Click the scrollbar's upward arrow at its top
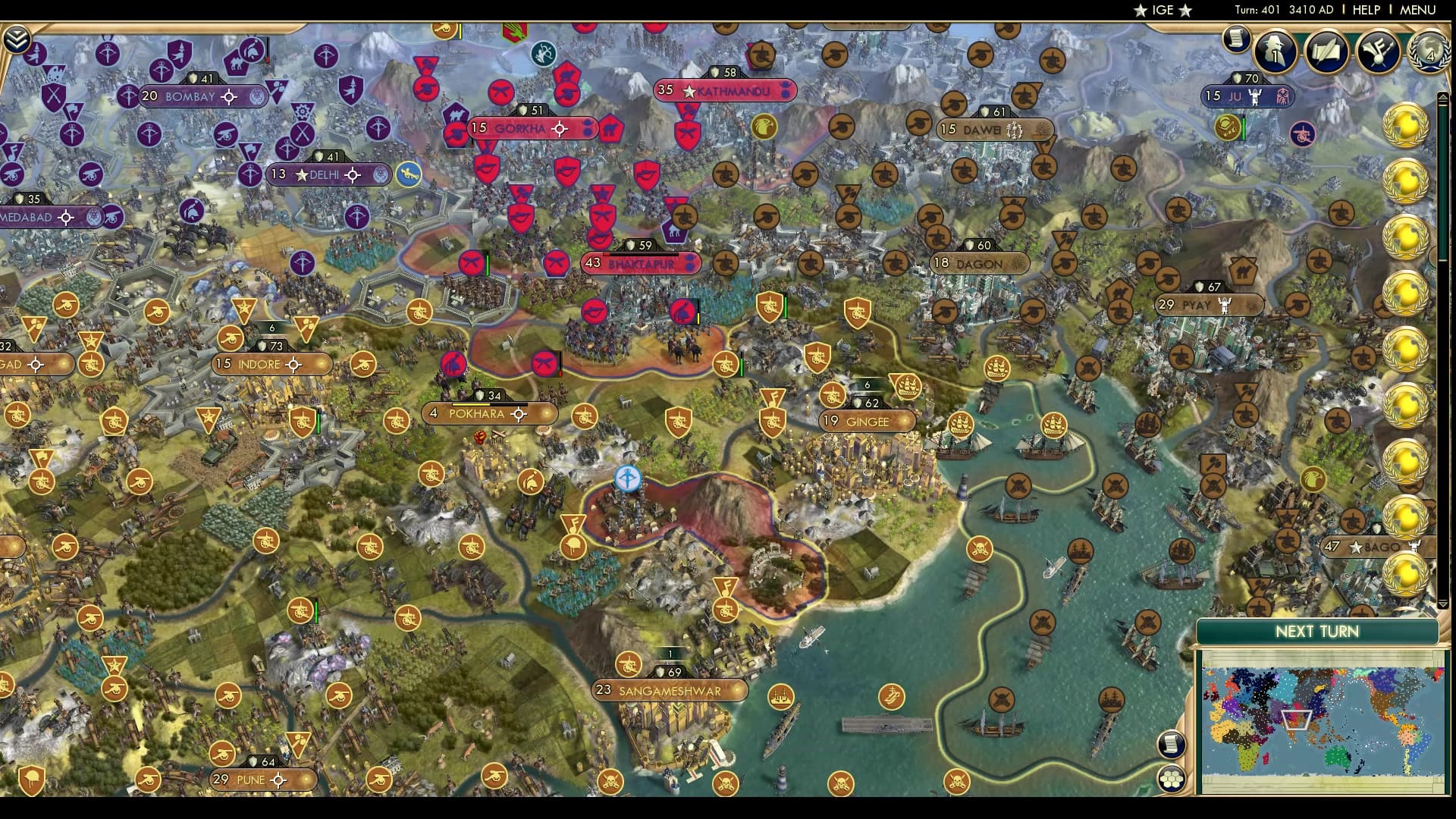Image resolution: width=1456 pixels, height=819 pixels. [x=1445, y=96]
